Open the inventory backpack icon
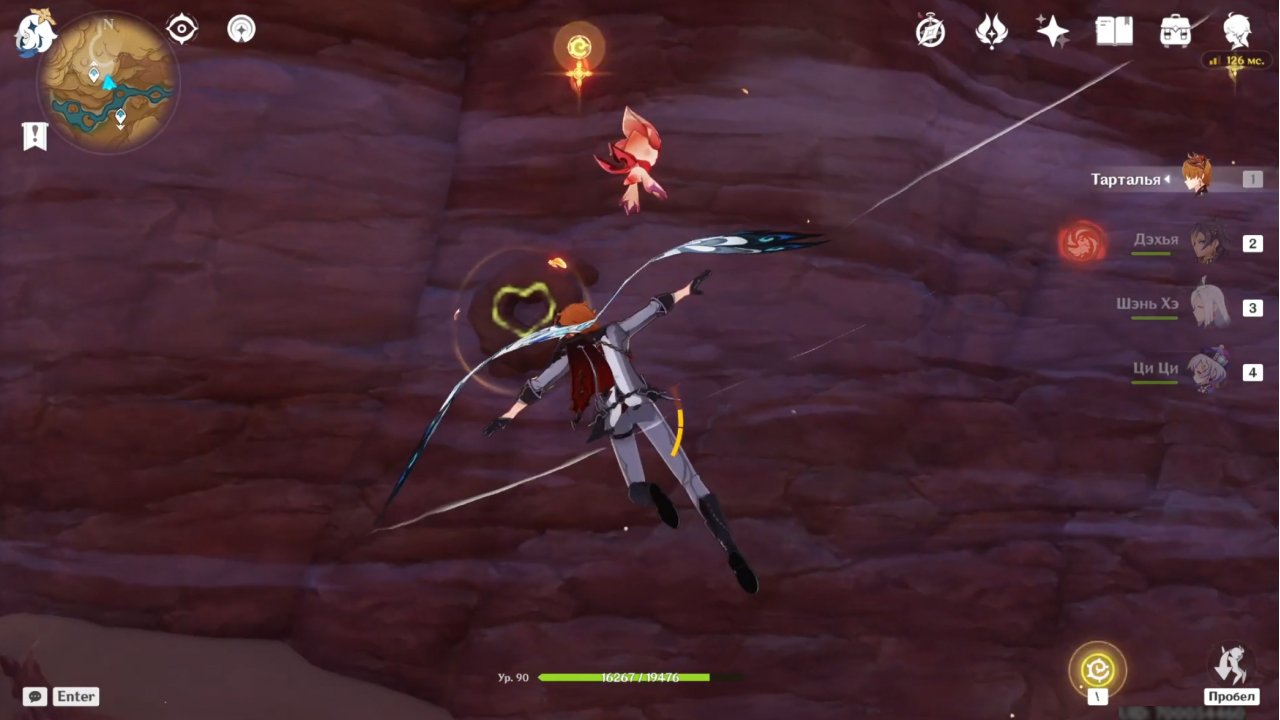 click(1175, 32)
